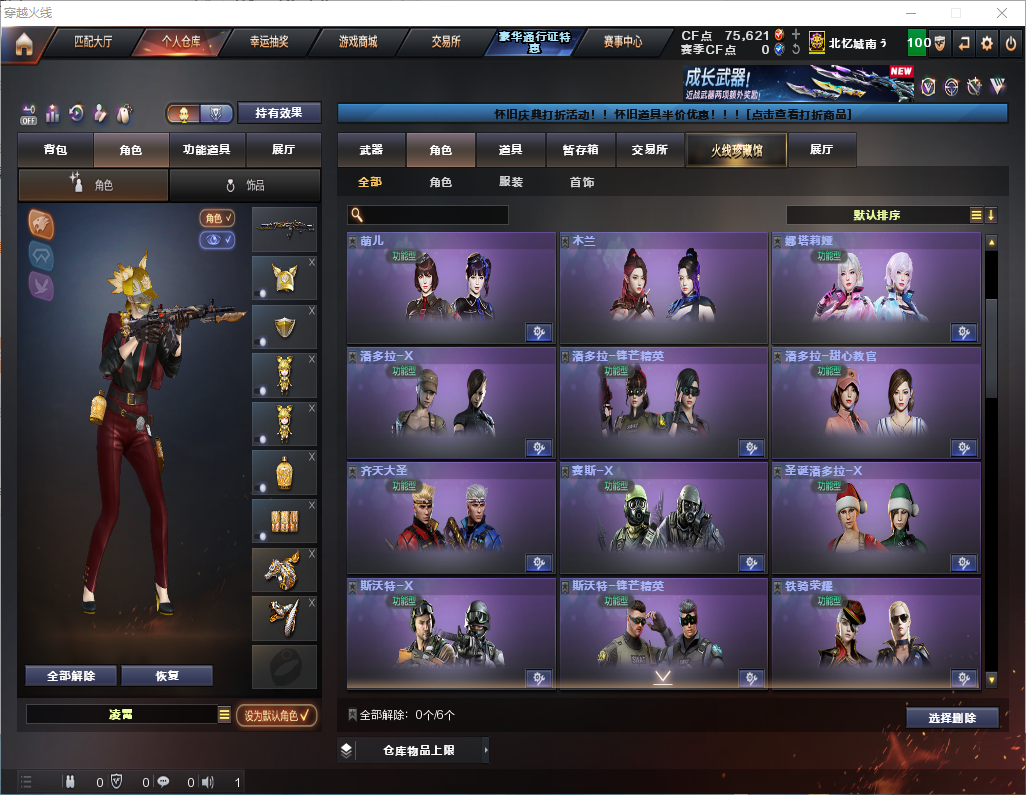Click the 全部解除 button
The width and height of the screenshot is (1026, 795).
[x=70, y=676]
